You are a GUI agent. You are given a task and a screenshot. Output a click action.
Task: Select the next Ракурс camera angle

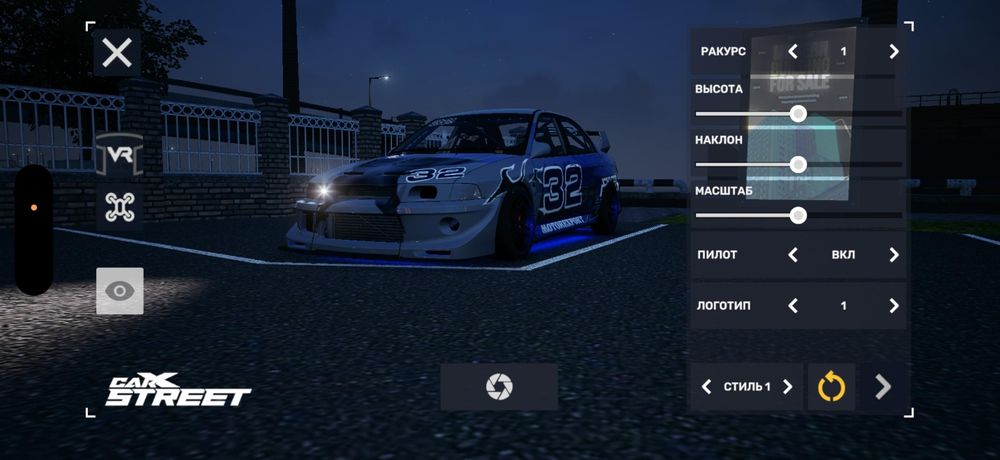point(894,51)
